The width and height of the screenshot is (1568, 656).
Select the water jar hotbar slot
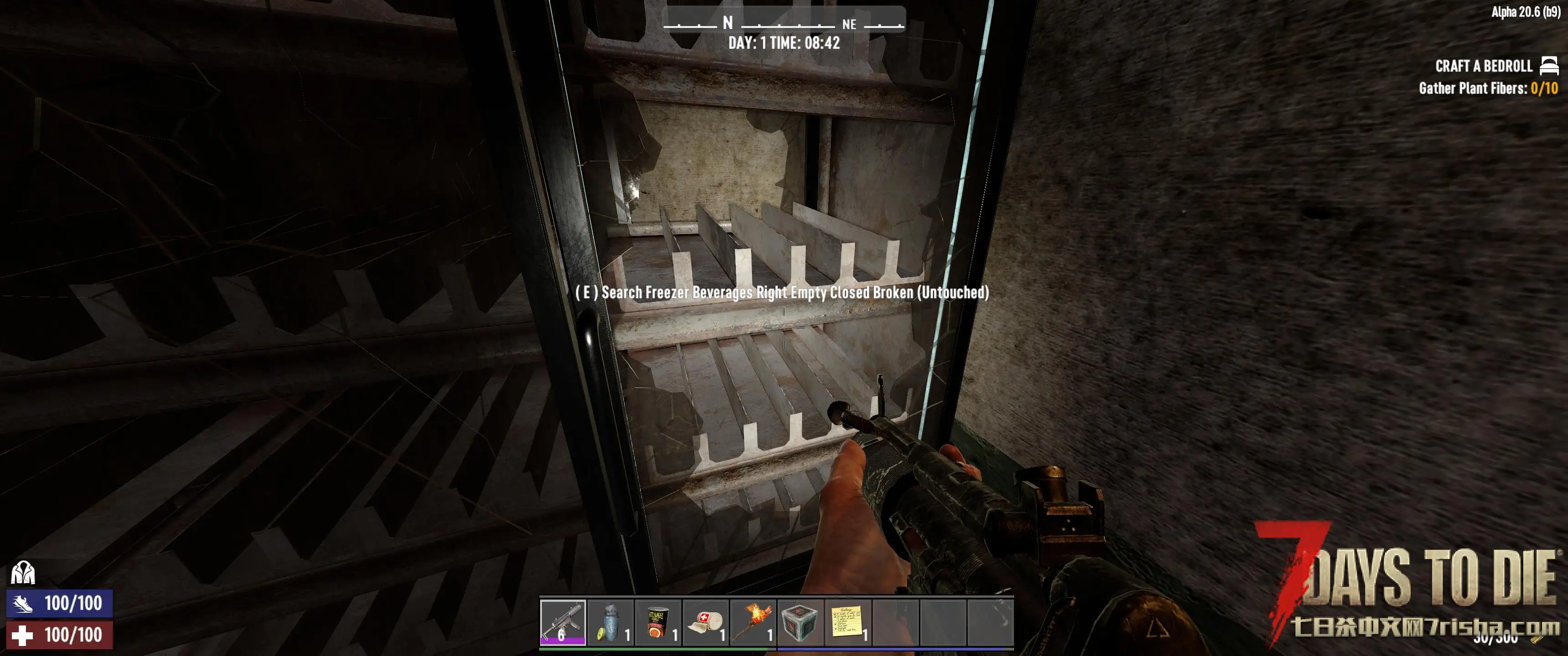point(610,622)
